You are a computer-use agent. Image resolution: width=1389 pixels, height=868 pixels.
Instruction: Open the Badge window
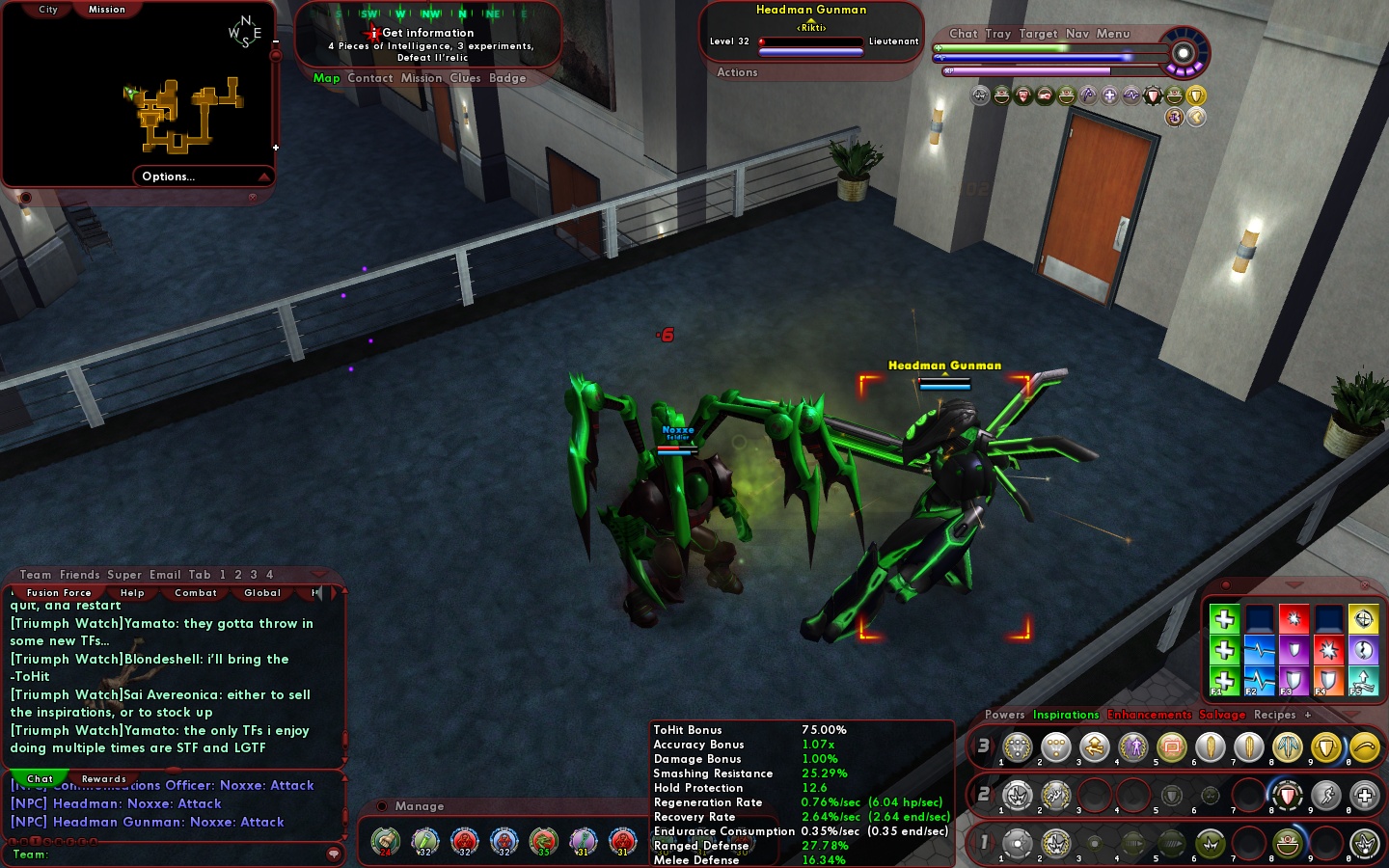[x=507, y=78]
